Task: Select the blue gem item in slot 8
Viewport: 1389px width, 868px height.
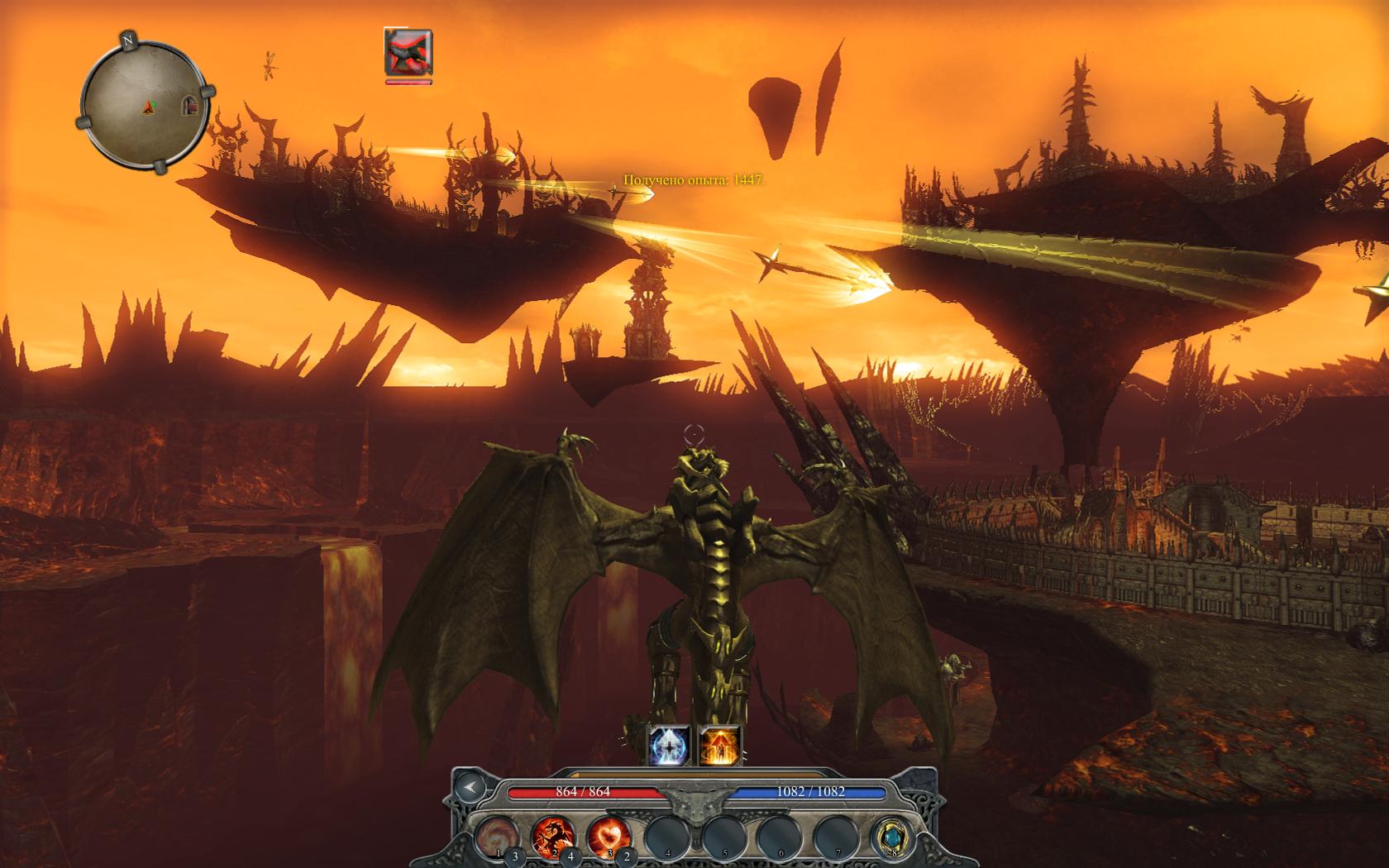Action: coord(892,837)
